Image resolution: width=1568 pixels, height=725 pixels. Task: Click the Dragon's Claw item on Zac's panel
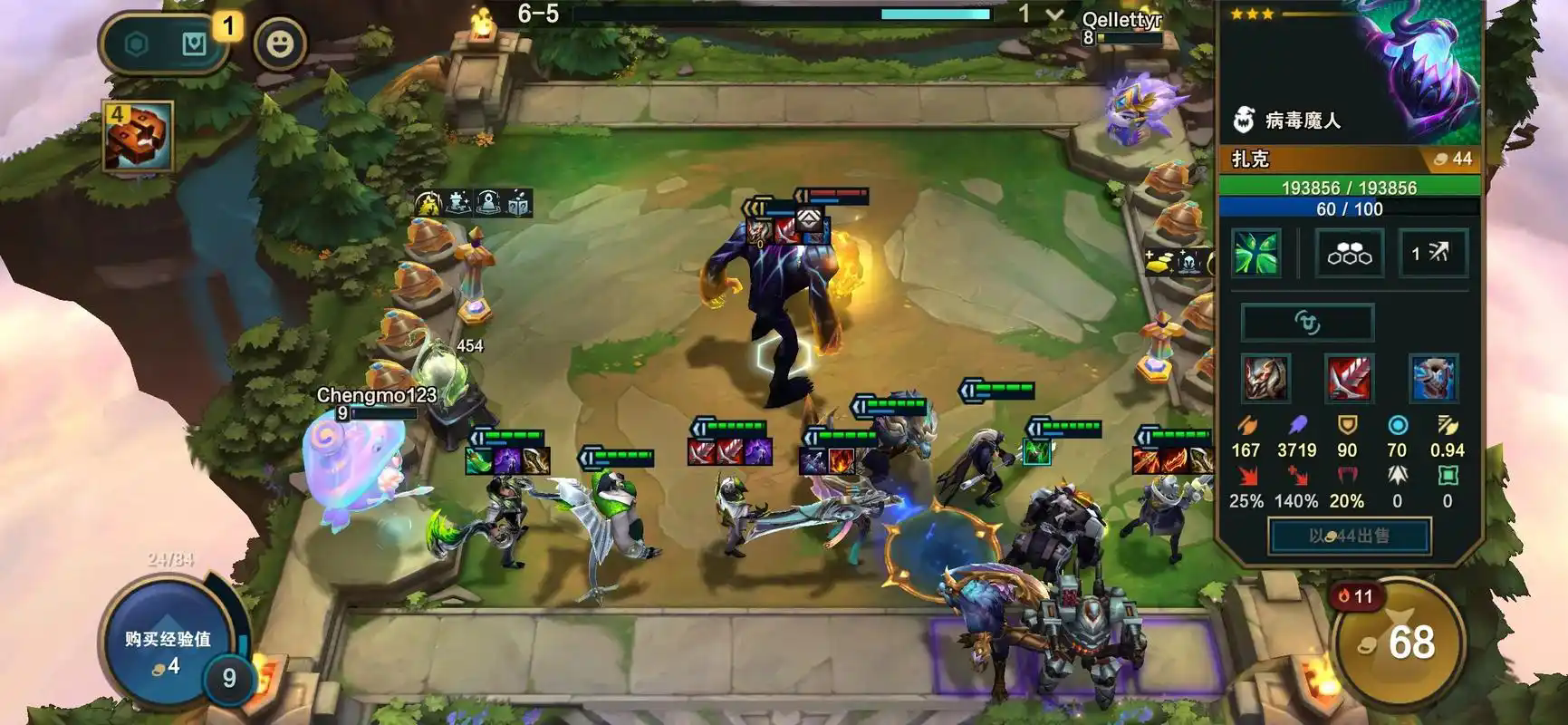tap(1265, 379)
